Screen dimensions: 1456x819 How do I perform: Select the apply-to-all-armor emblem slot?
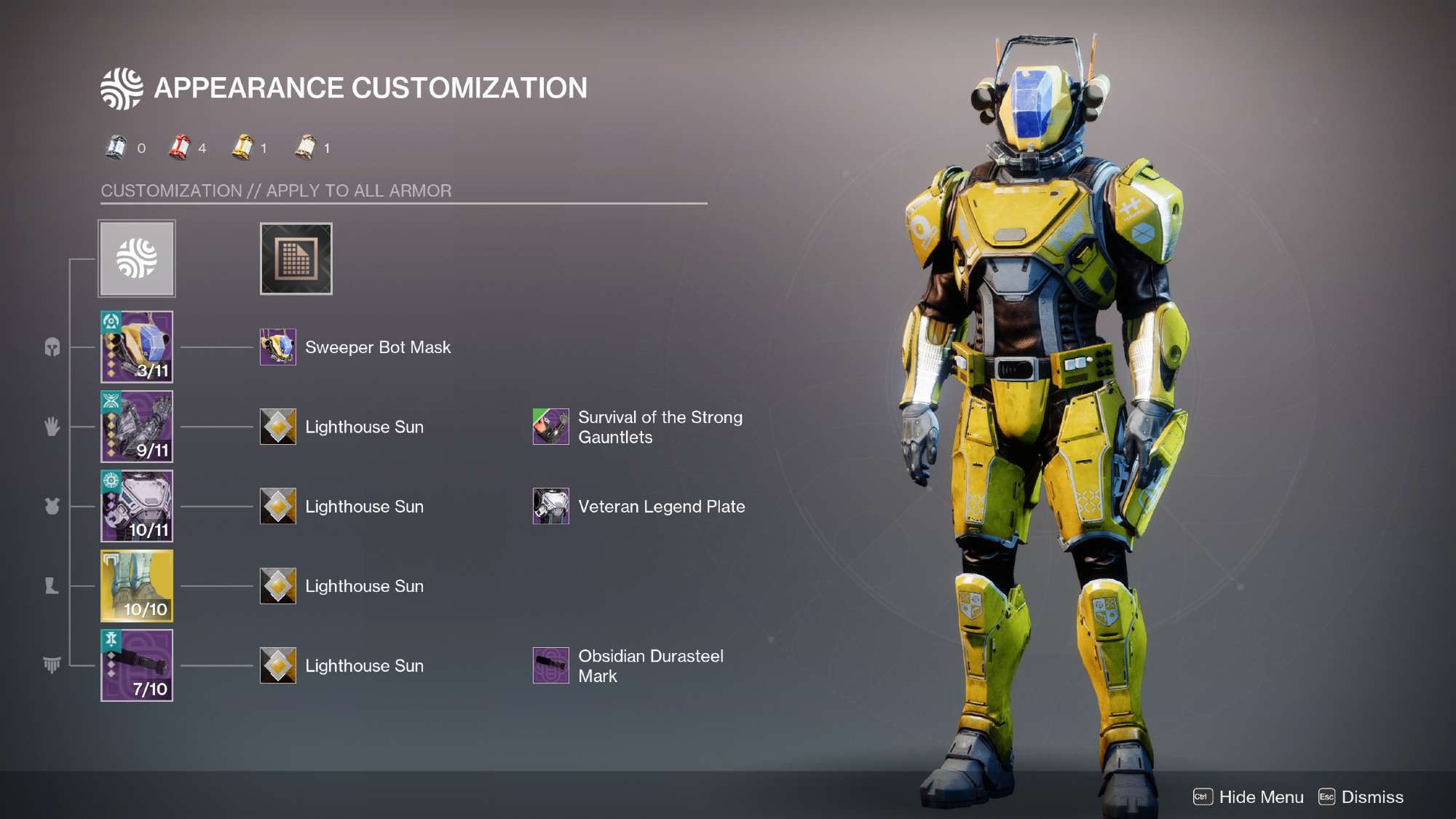tap(137, 258)
